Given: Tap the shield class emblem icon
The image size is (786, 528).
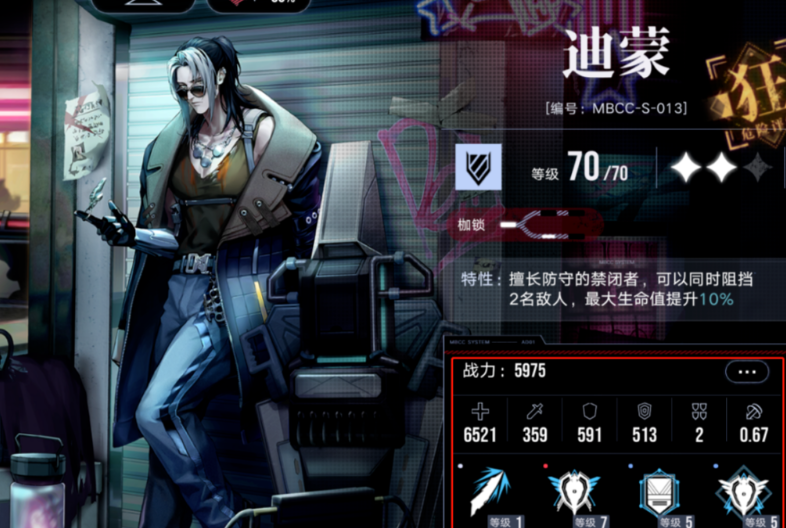Looking at the screenshot, I should tap(479, 167).
